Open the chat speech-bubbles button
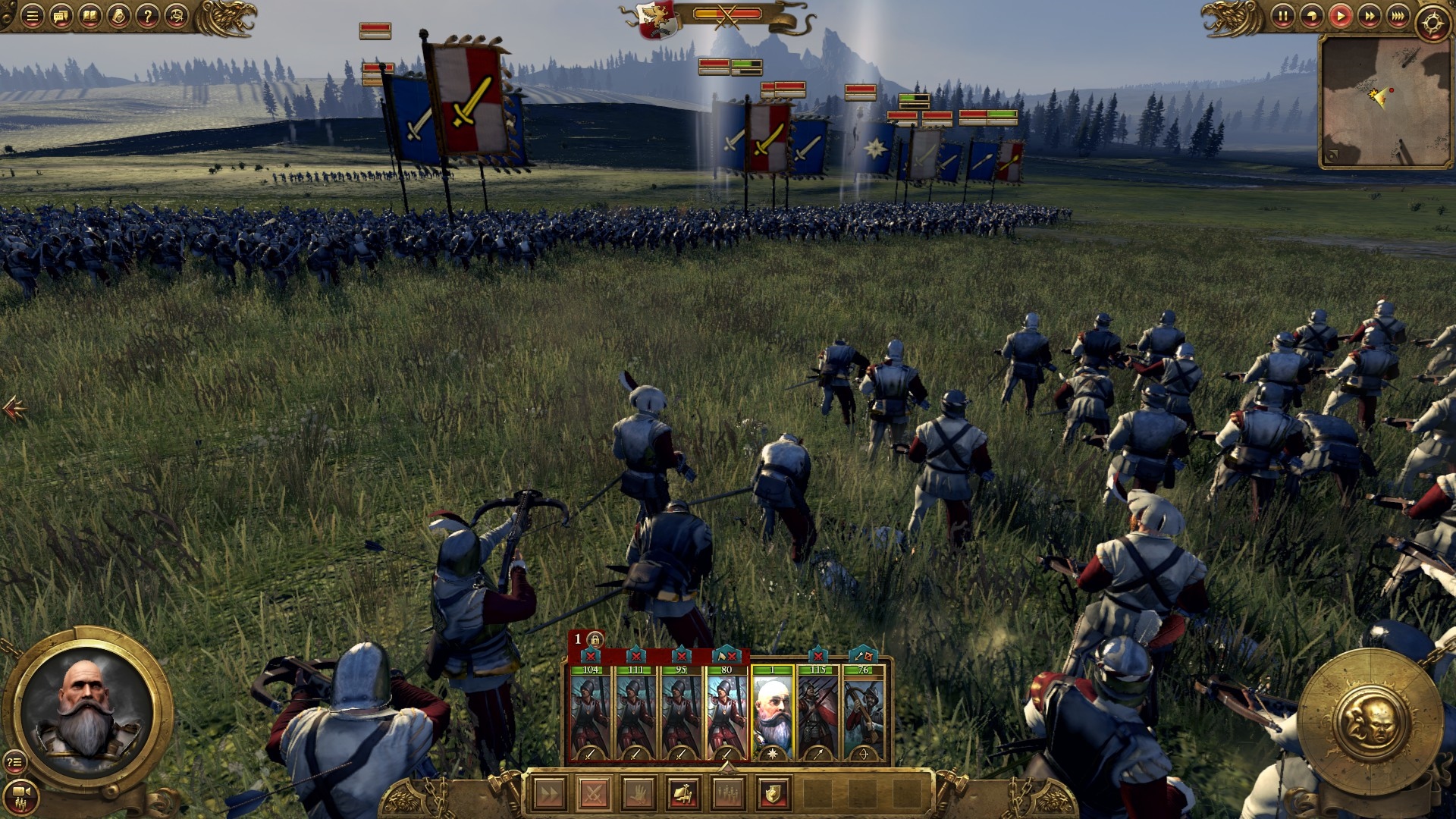 [x=61, y=16]
